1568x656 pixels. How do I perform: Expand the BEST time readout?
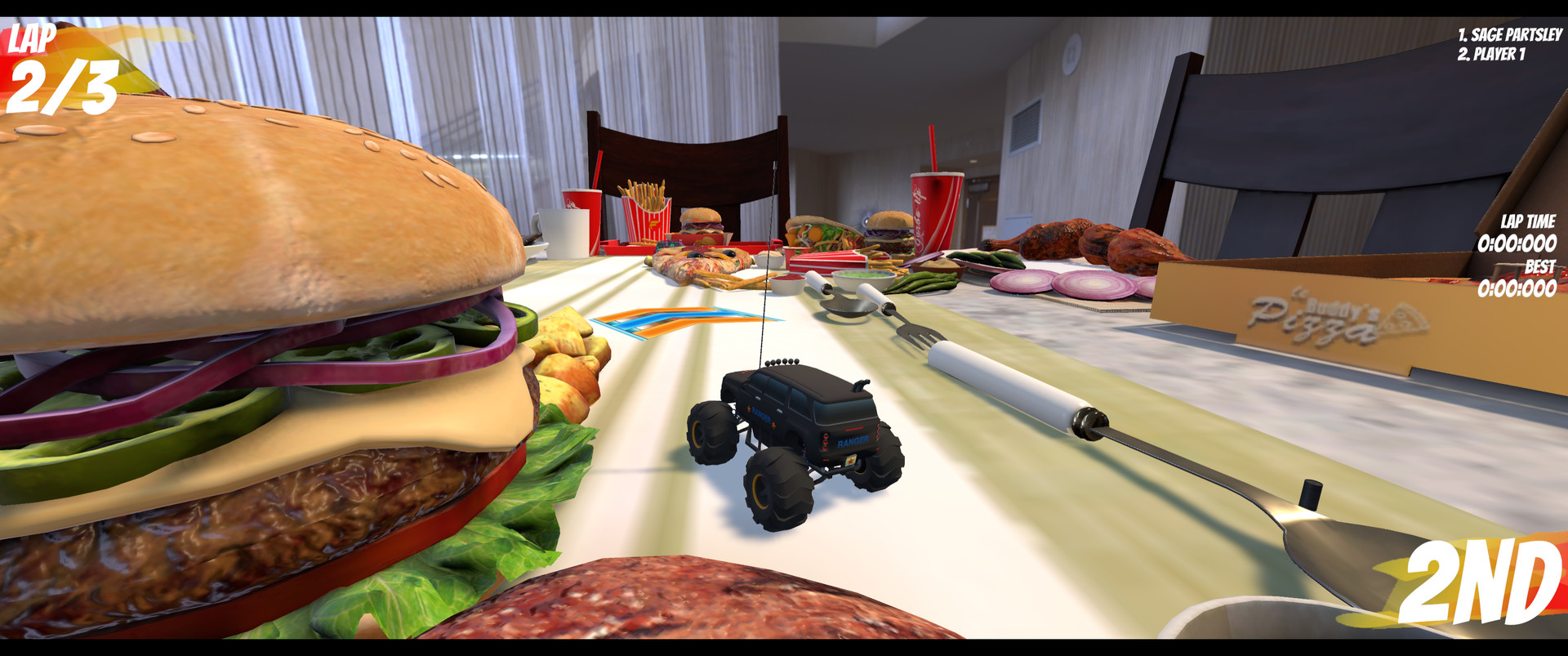point(1539,268)
